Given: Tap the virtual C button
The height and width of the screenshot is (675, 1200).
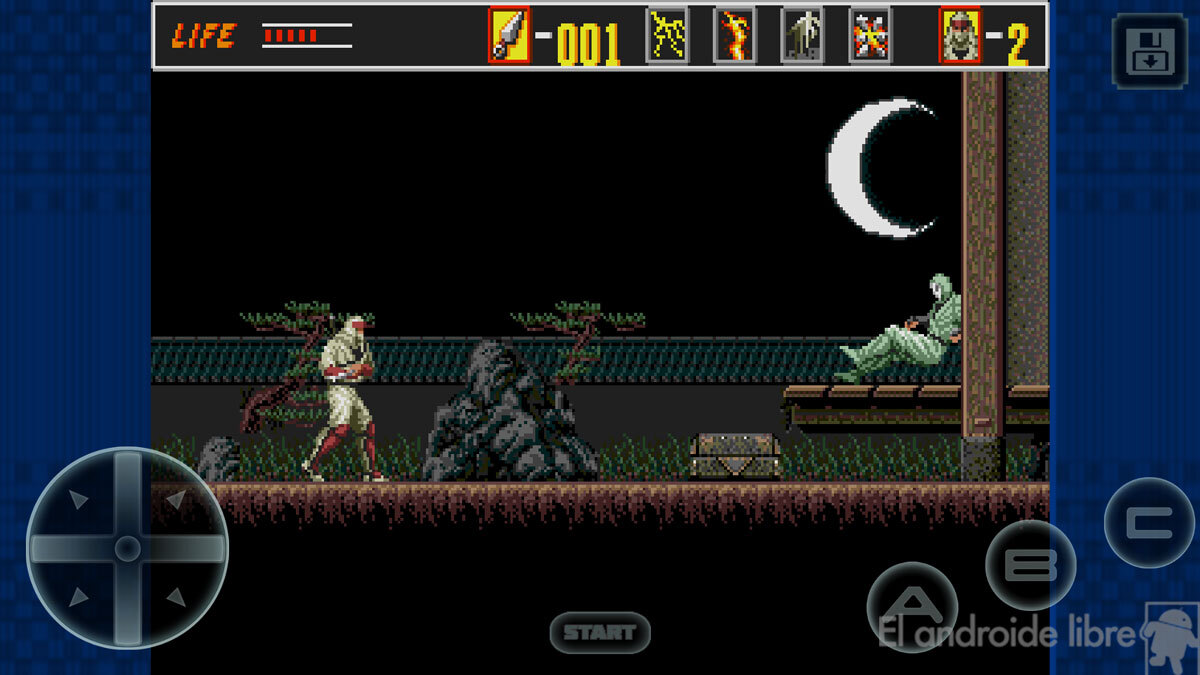Looking at the screenshot, I should [x=1148, y=523].
